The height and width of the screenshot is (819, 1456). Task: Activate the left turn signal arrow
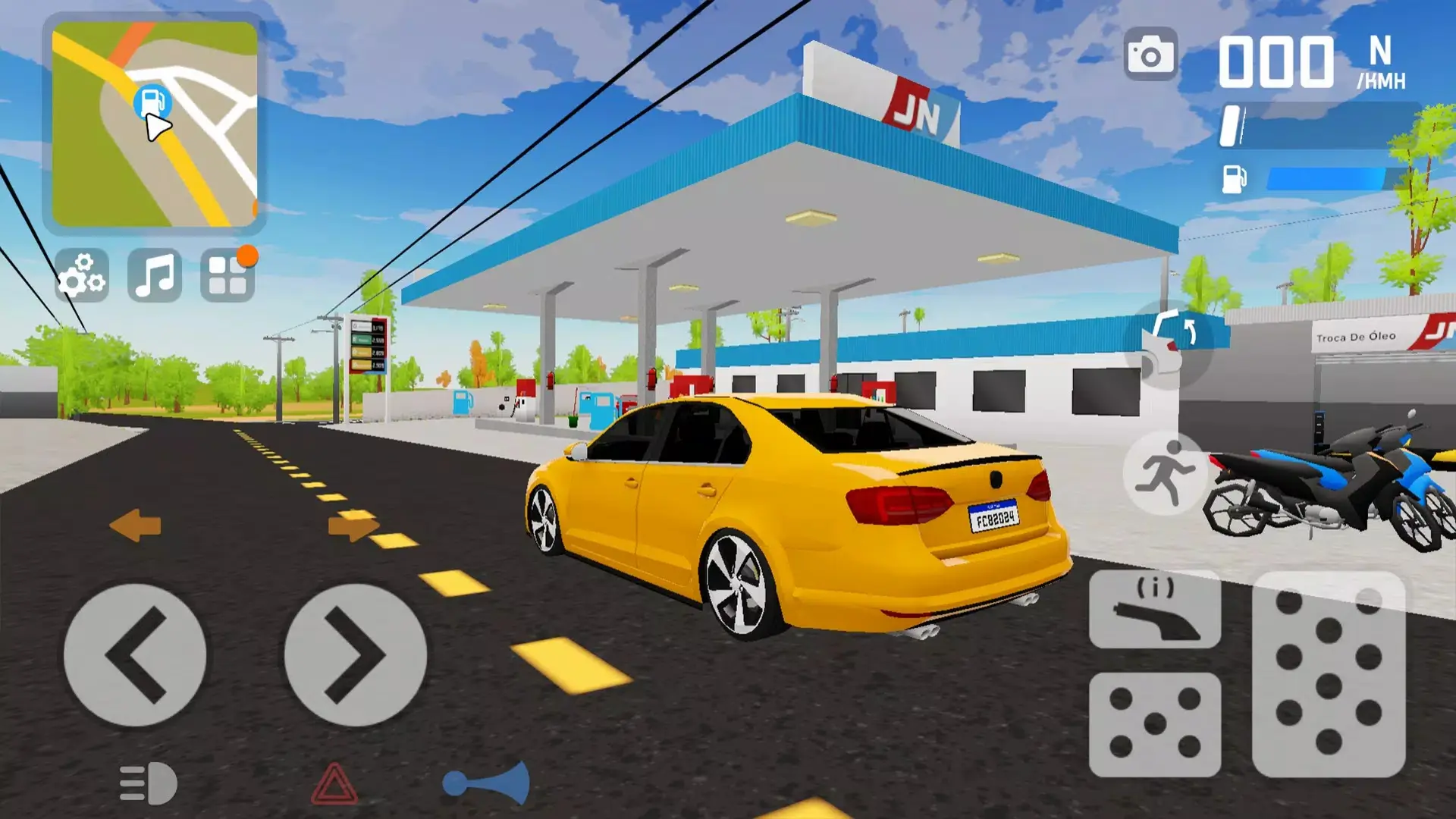point(136,526)
